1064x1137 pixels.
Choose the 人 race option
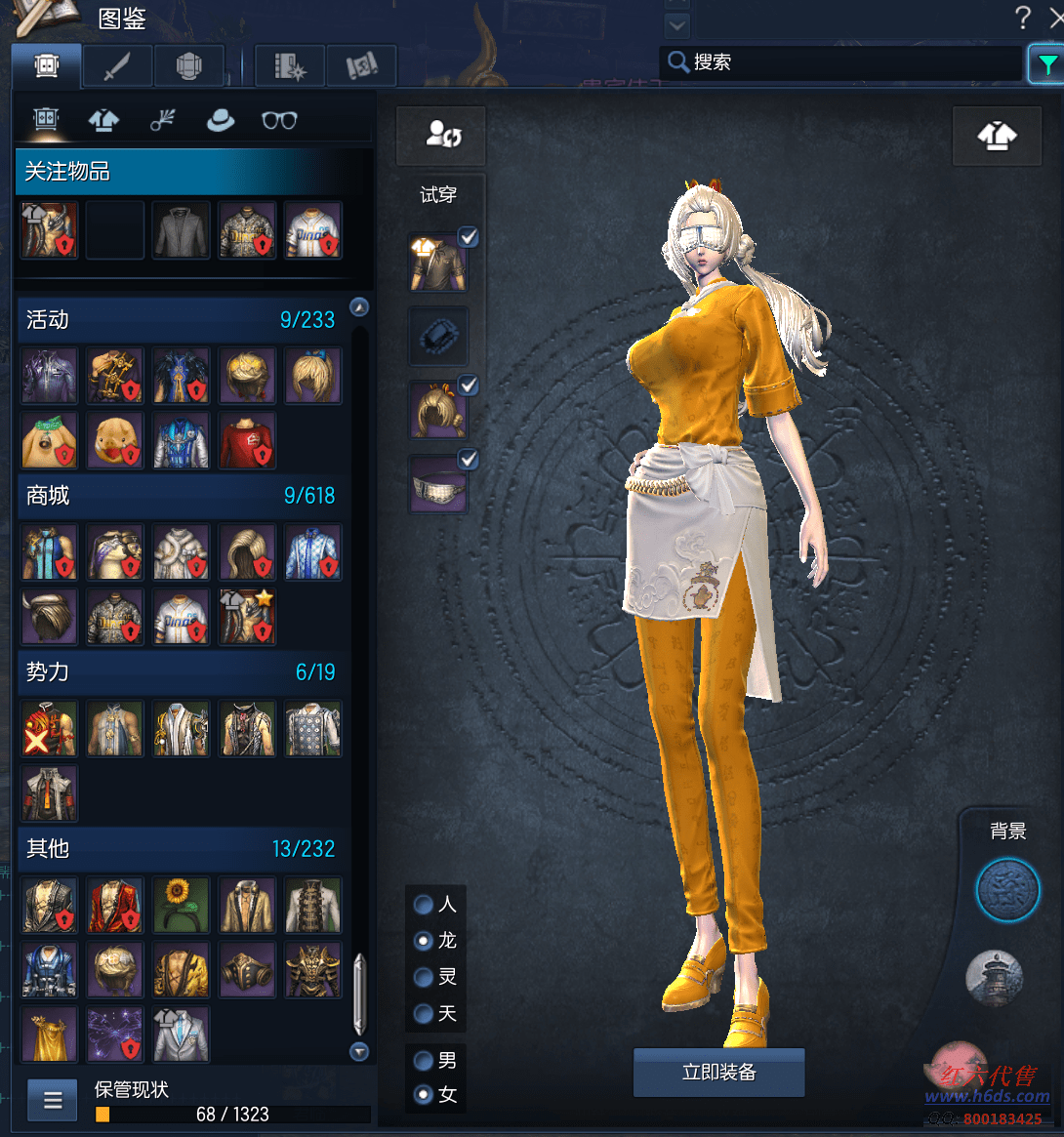pyautogui.click(x=424, y=905)
